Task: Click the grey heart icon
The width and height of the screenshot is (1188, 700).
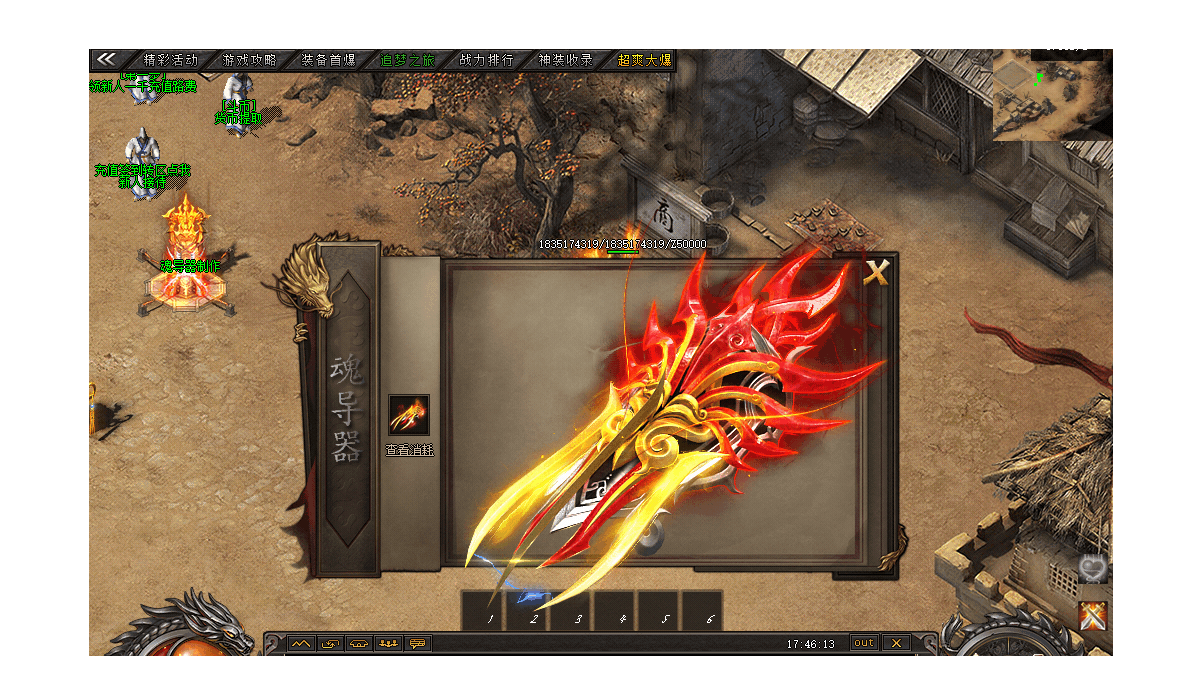Action: 1092,569
